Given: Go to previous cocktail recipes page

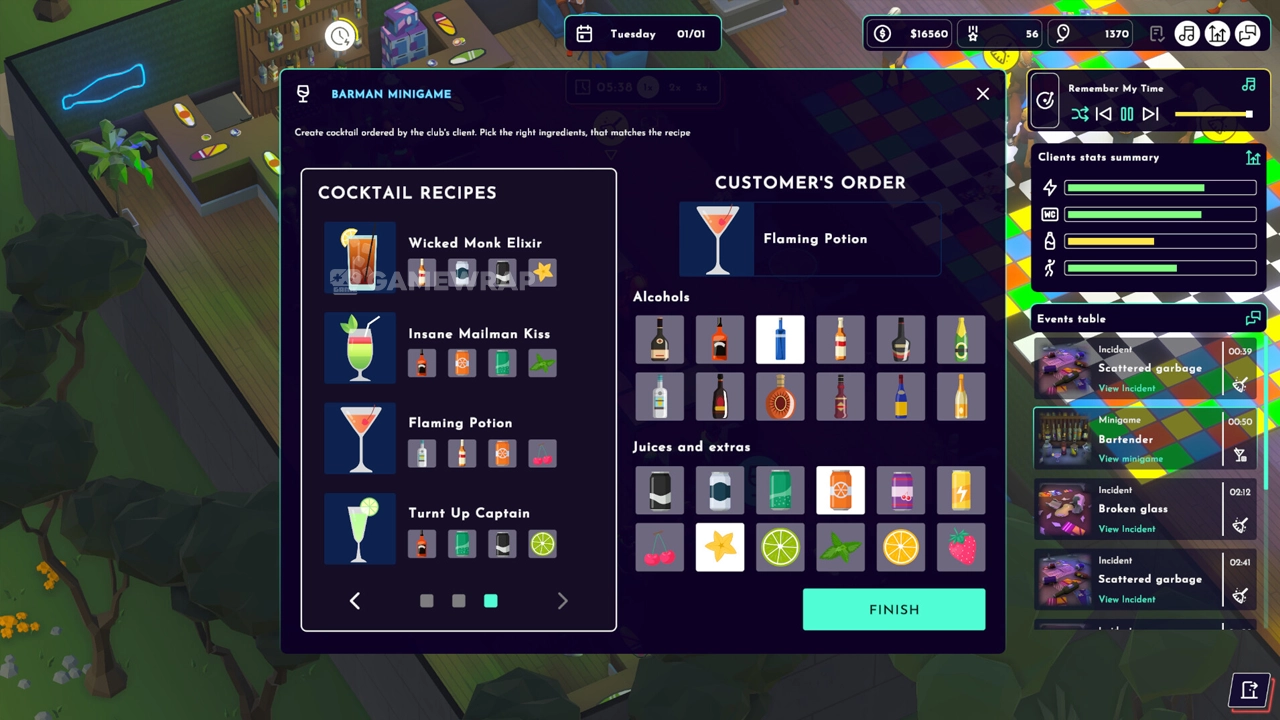Looking at the screenshot, I should coord(355,600).
